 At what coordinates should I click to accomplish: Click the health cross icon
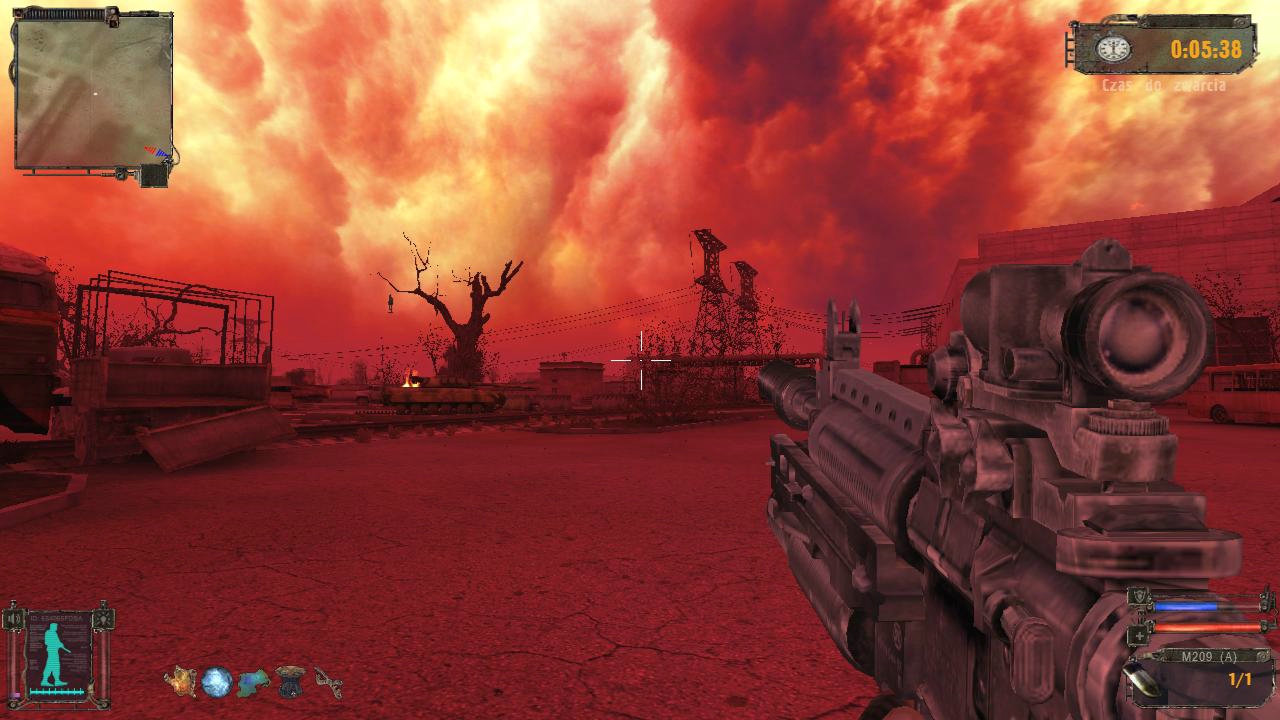click(1137, 634)
